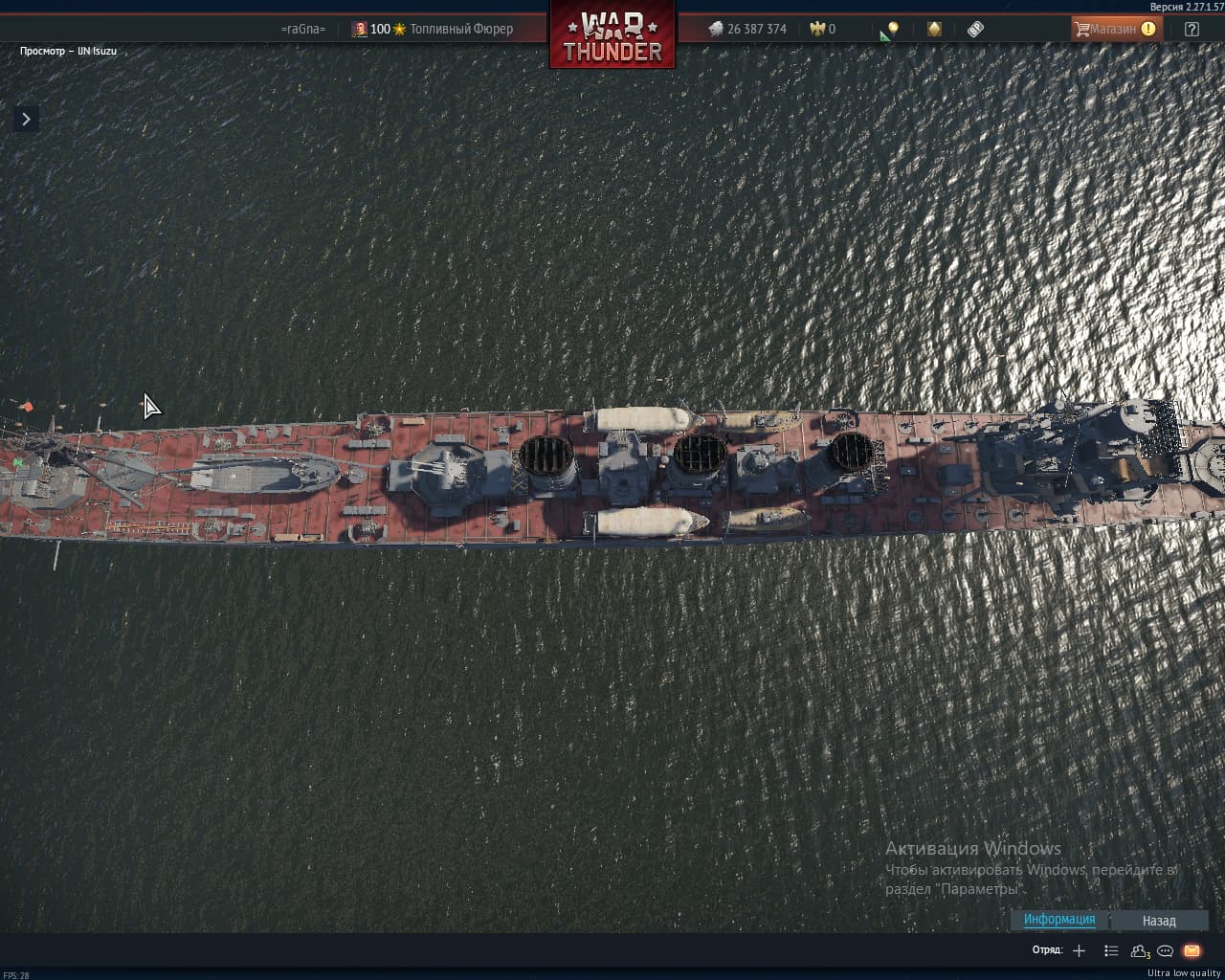The height and width of the screenshot is (980, 1225).
Task: Click the Golden Eagles balance
Action: click(823, 29)
